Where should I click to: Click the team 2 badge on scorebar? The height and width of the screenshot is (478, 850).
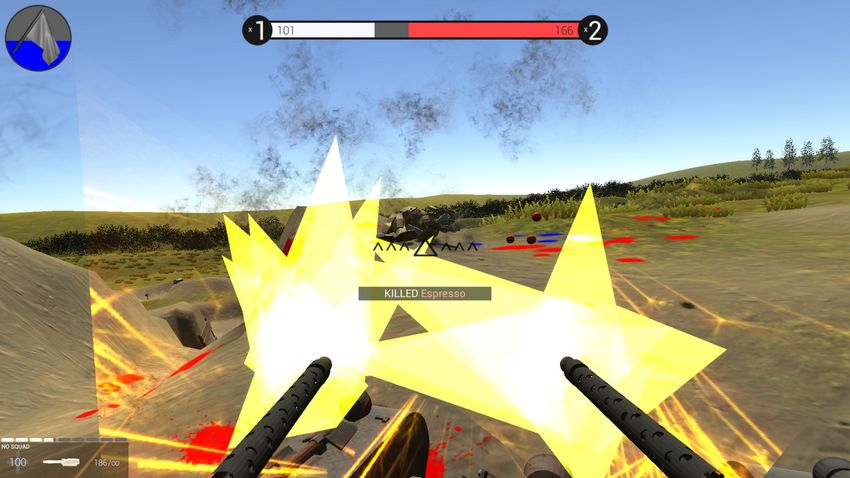[593, 31]
